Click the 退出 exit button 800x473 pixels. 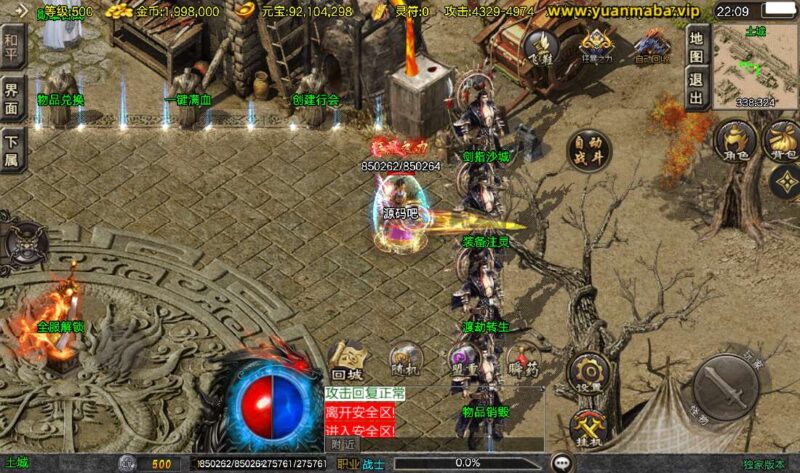point(696,87)
